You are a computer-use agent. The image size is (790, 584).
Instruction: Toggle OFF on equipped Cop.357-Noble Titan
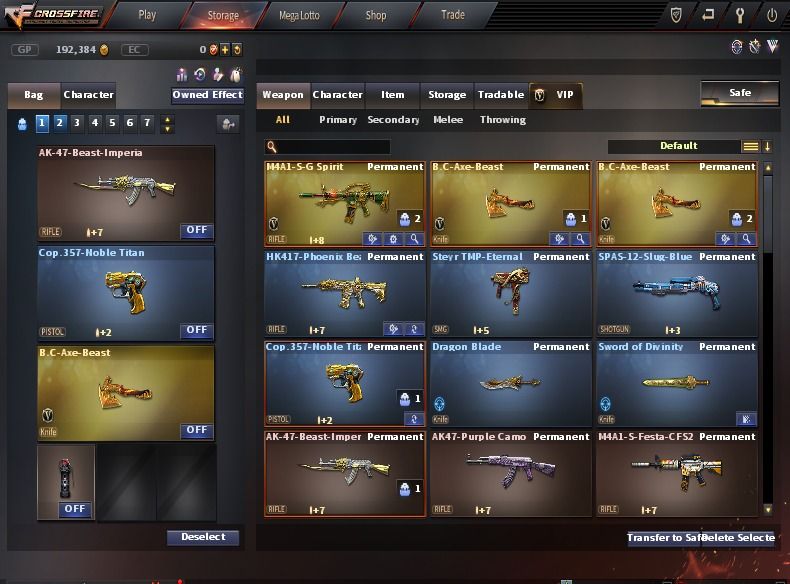click(x=197, y=330)
